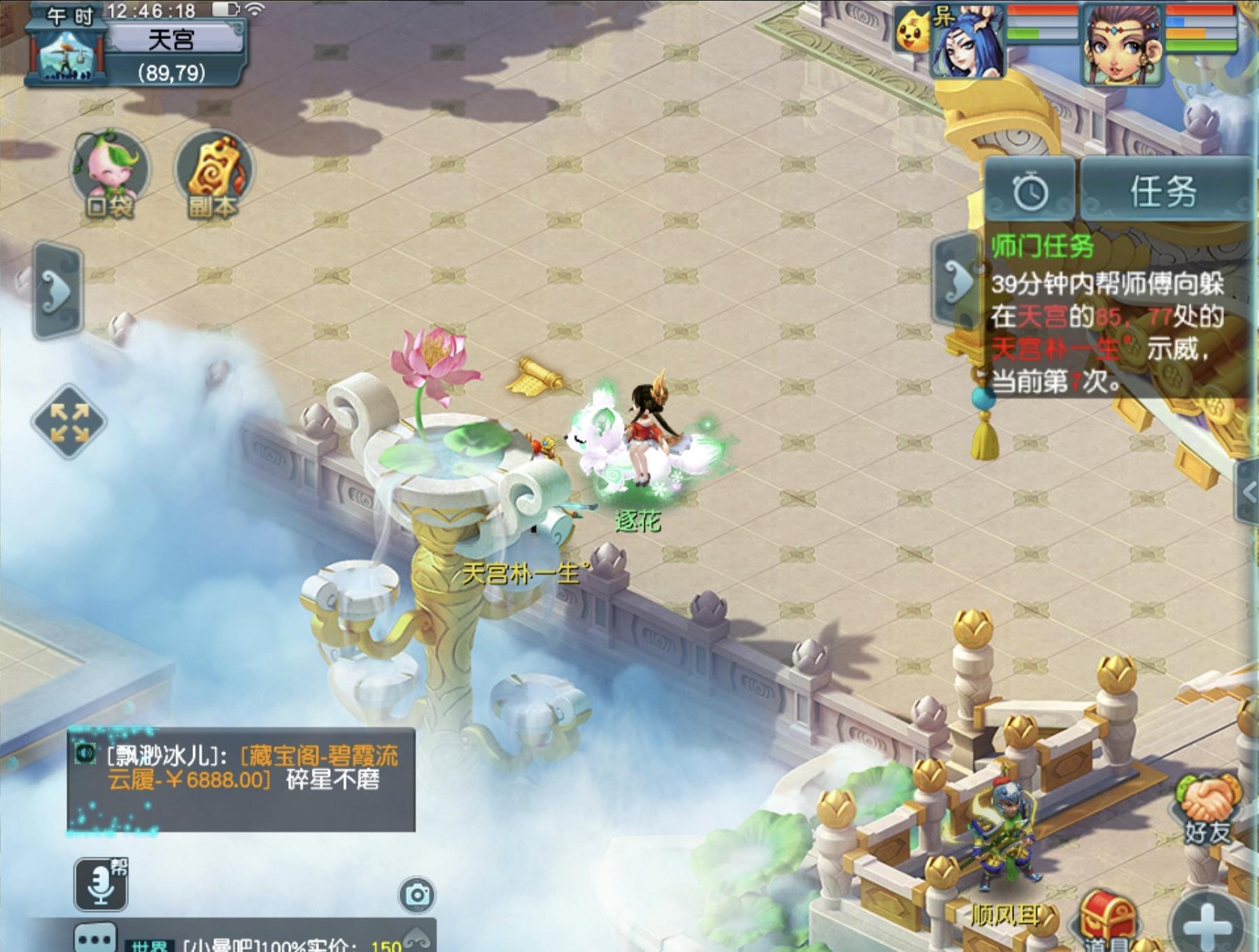Select the 师门任务 quest tracker entry
This screenshot has height=952, width=1259.
[1042, 246]
